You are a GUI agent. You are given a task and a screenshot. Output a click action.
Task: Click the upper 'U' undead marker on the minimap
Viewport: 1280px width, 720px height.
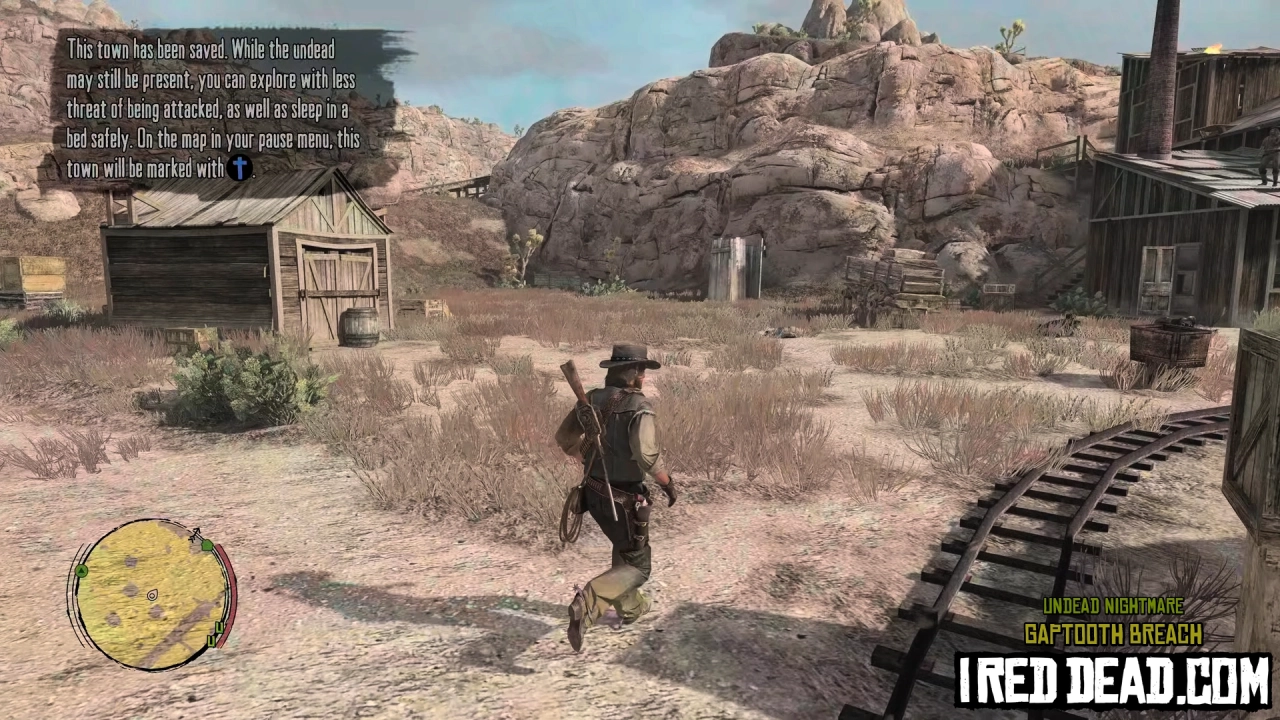point(219,627)
